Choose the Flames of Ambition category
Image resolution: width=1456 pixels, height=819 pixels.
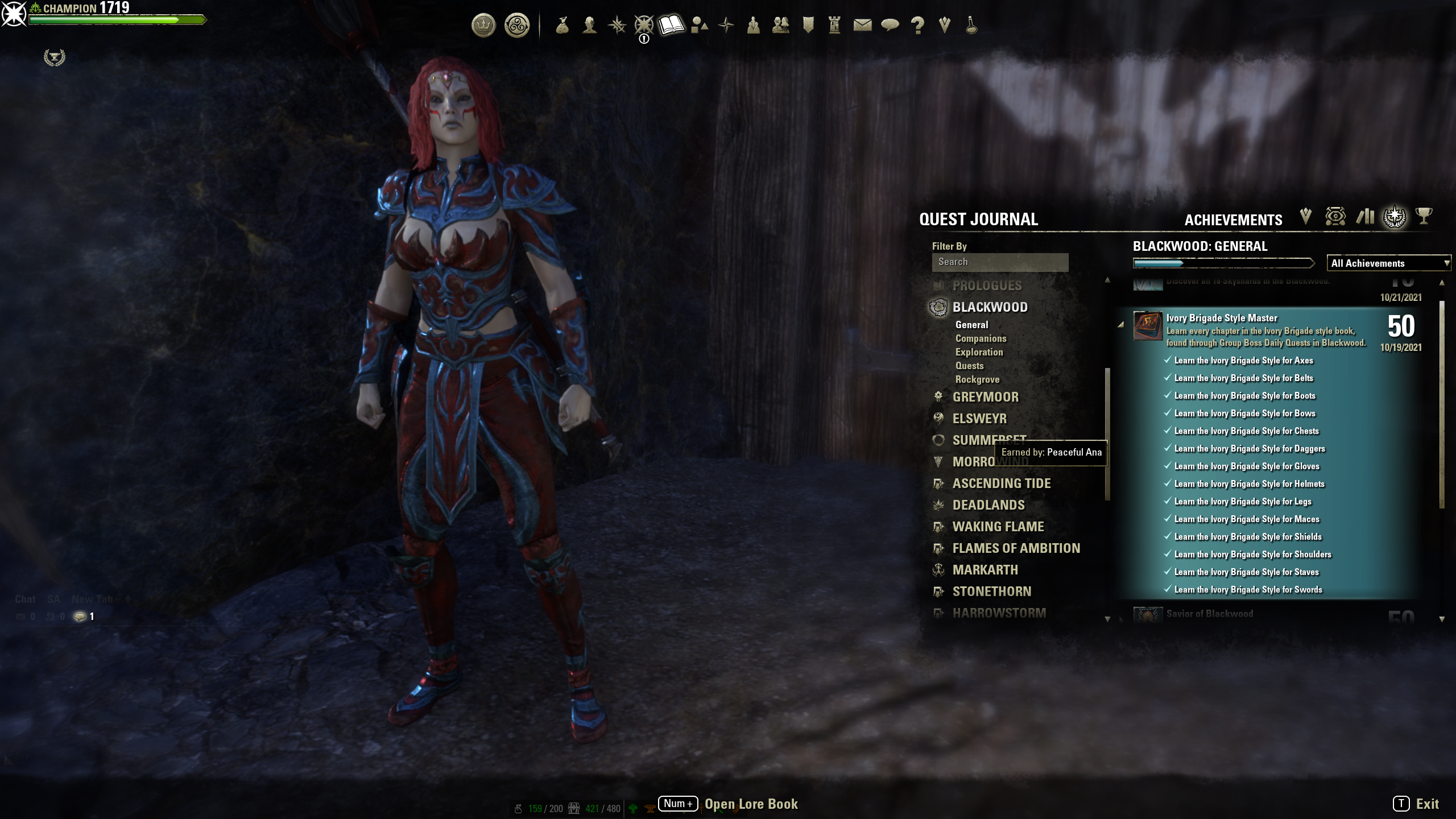[x=1016, y=548]
